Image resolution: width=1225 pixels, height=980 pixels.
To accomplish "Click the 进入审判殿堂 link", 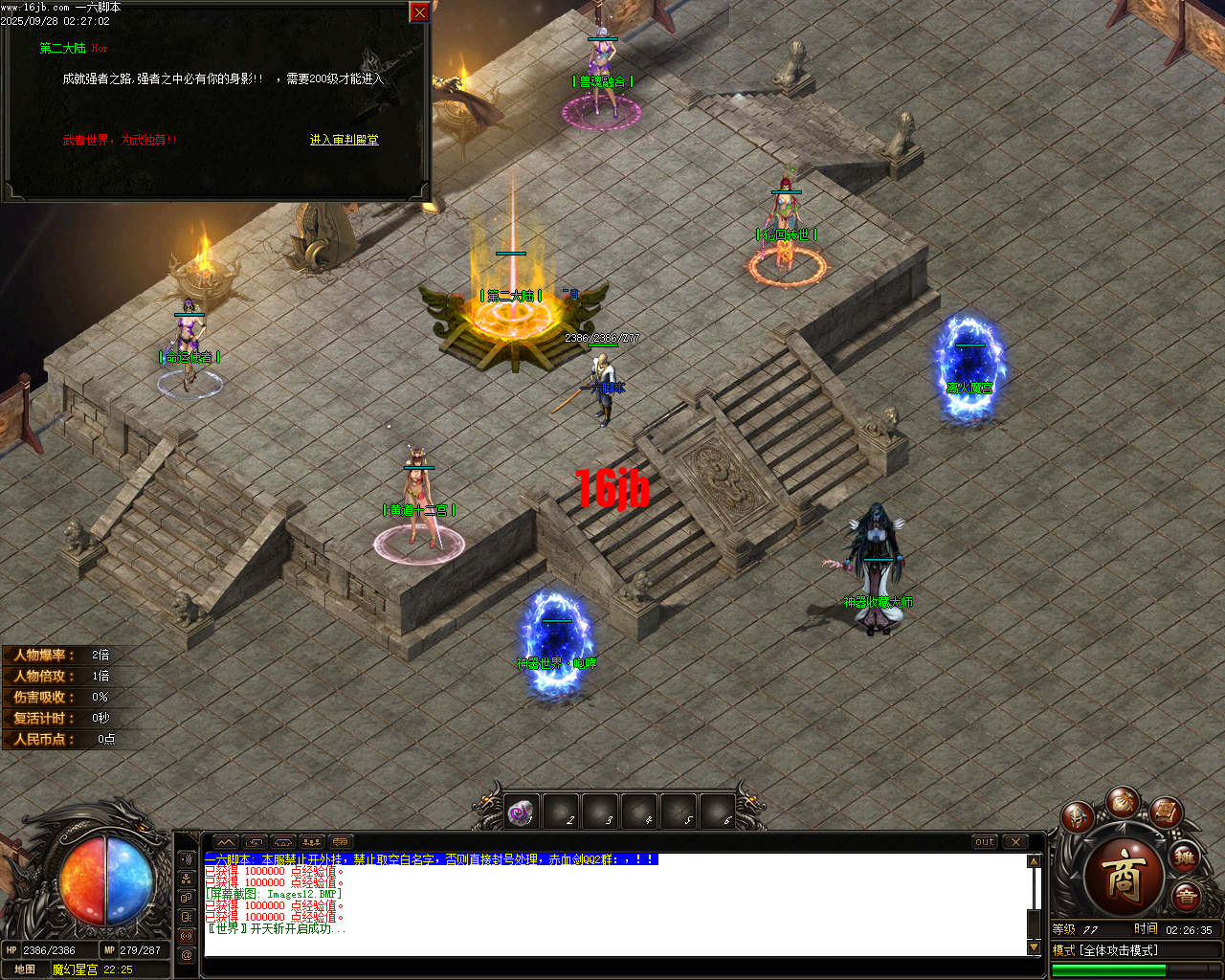I will pyautogui.click(x=345, y=140).
